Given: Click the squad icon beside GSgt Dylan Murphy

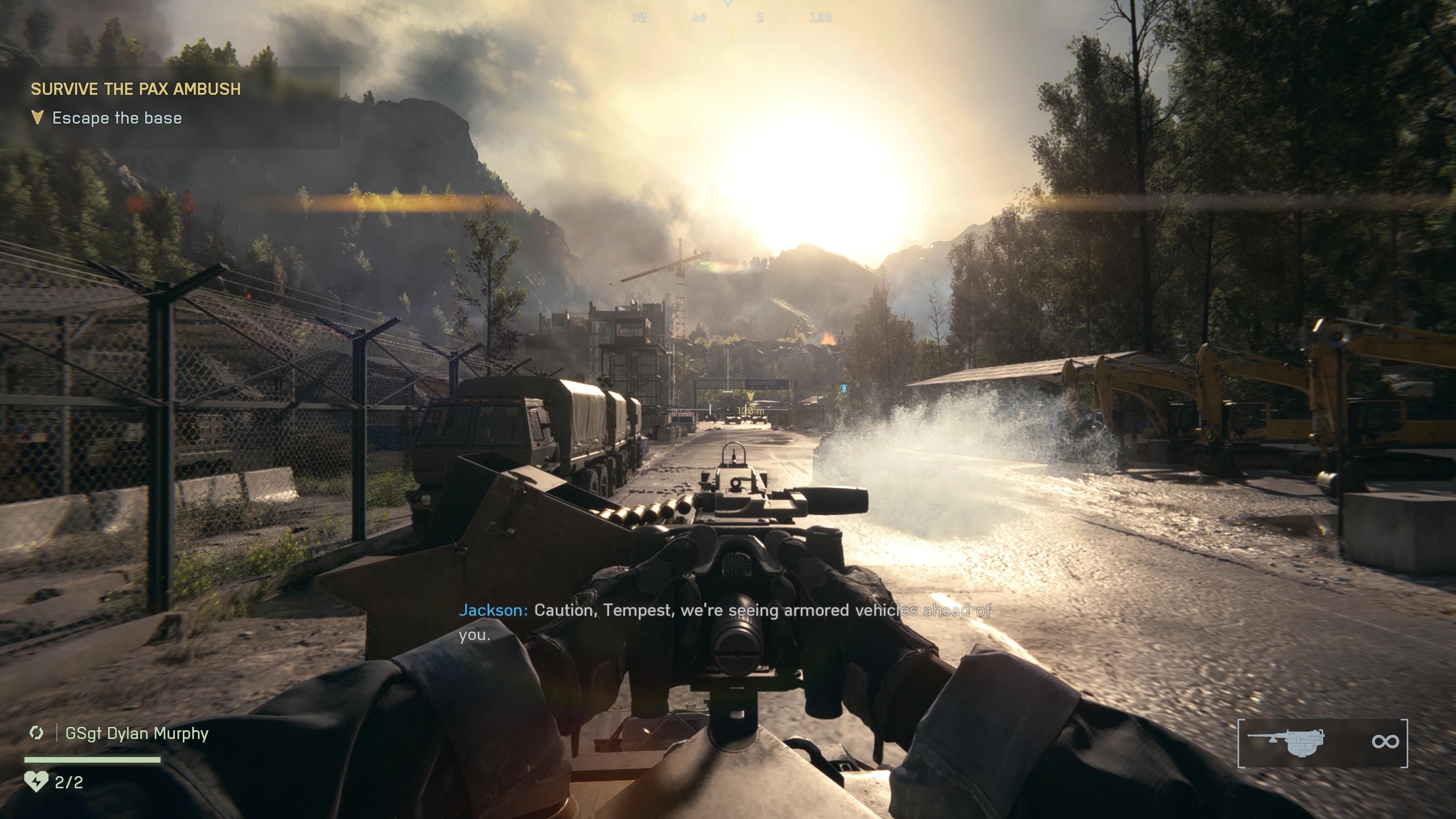Looking at the screenshot, I should (x=37, y=733).
